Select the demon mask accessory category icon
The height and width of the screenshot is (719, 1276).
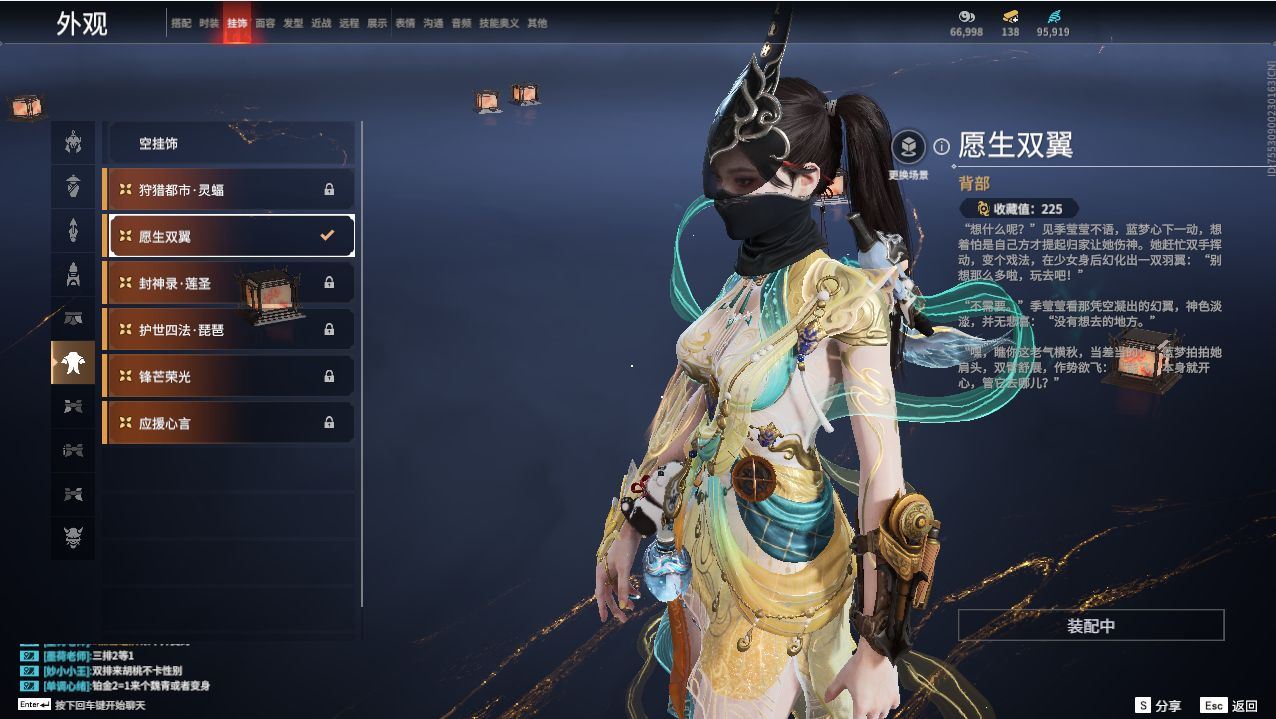pos(73,538)
